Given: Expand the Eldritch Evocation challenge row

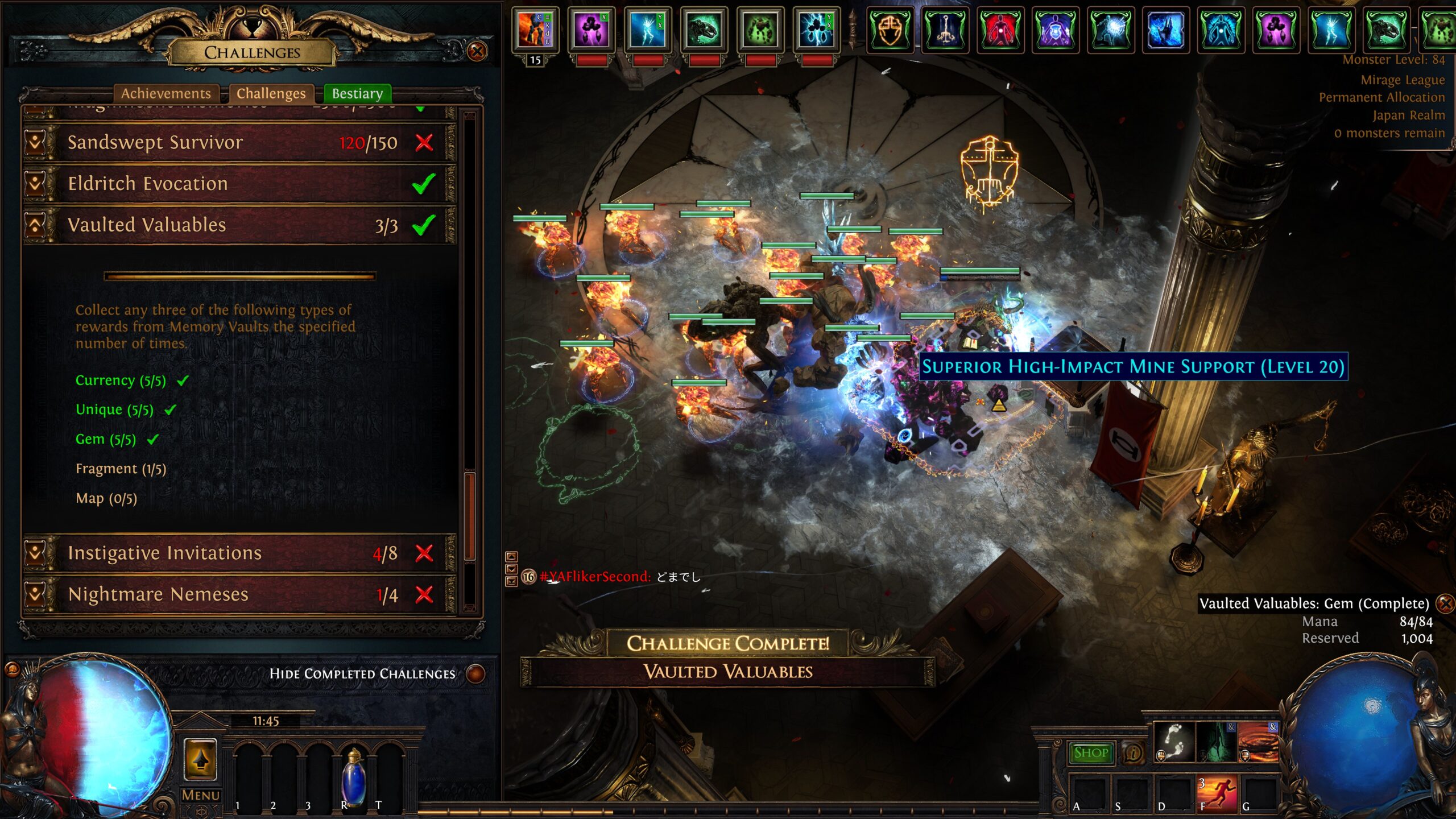Looking at the screenshot, I should tap(35, 184).
